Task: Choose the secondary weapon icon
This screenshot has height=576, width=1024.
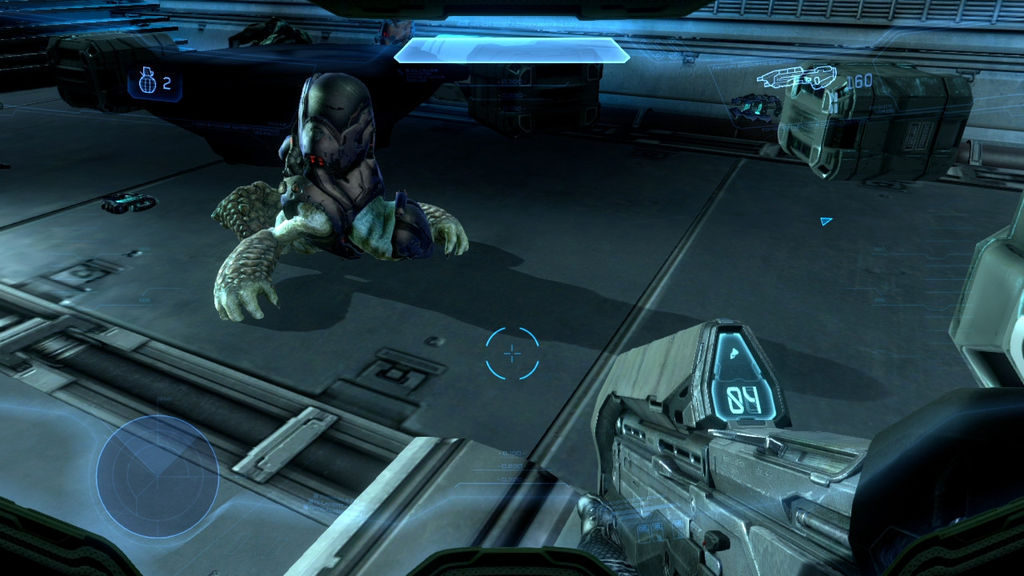Action: tap(749, 104)
